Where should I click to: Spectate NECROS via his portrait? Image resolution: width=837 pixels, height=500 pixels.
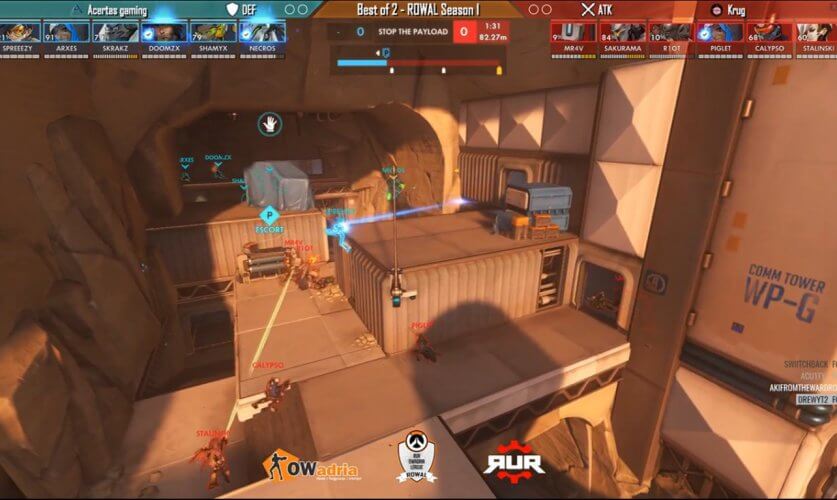pos(261,36)
